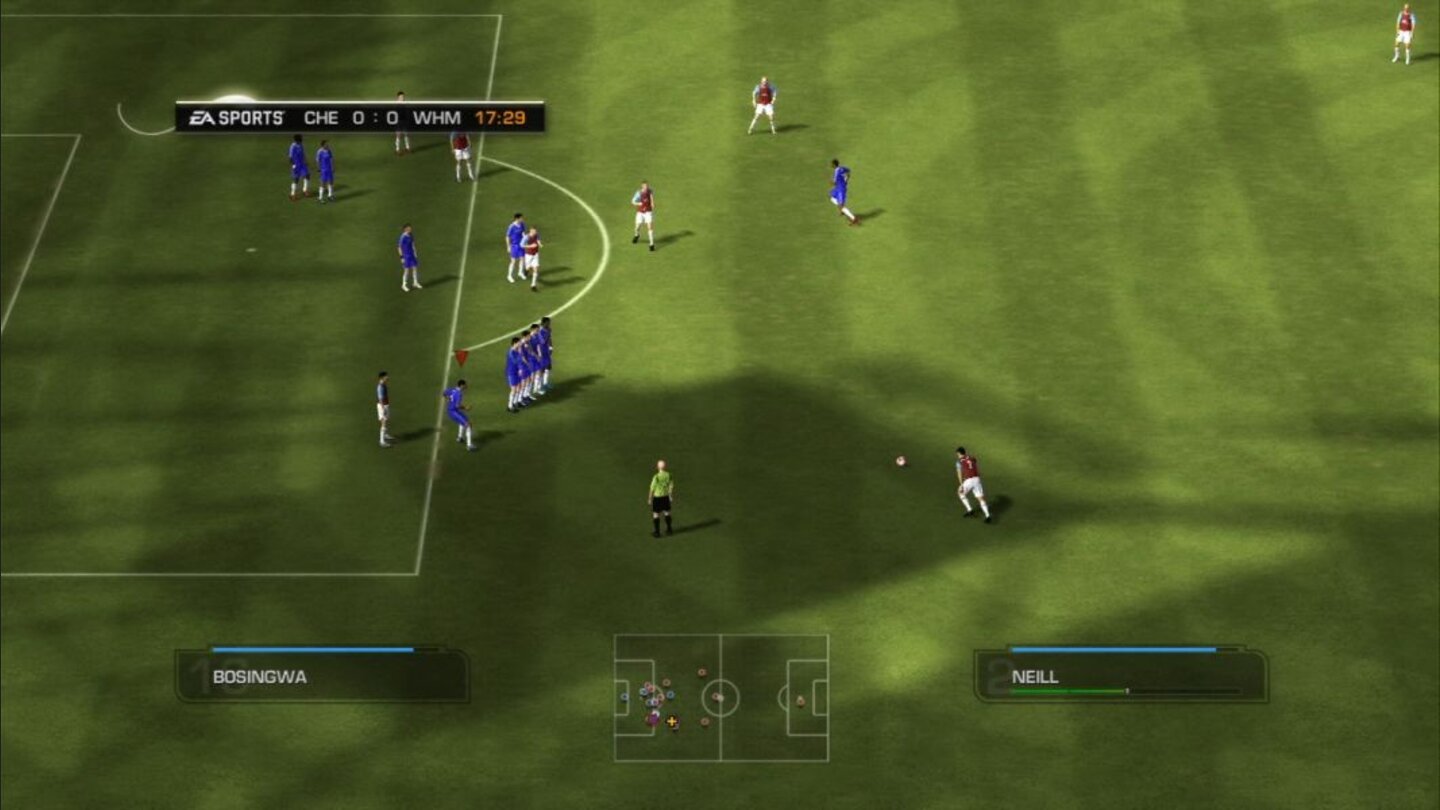Click the yellow player indicator on the radar
This screenshot has width=1440, height=810.
tap(672, 721)
